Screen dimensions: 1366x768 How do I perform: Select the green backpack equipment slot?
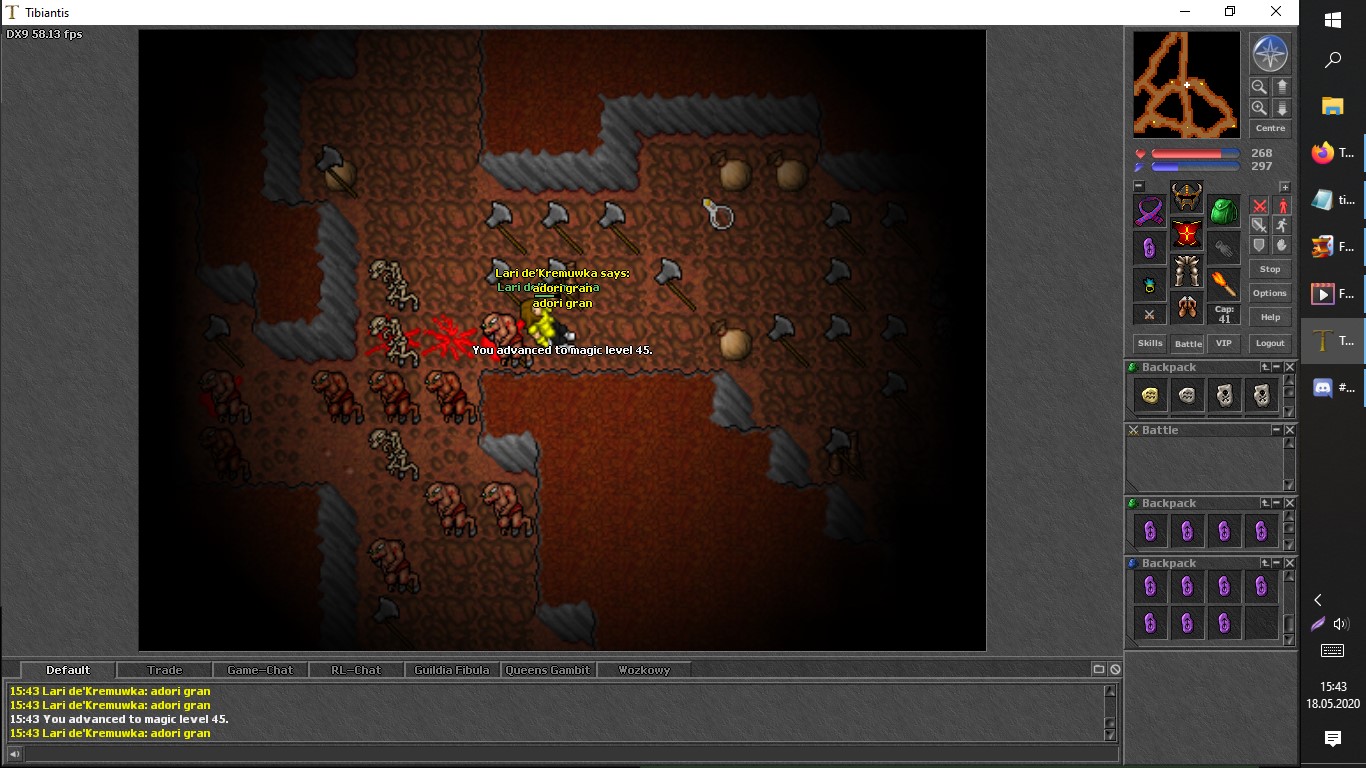(1224, 211)
